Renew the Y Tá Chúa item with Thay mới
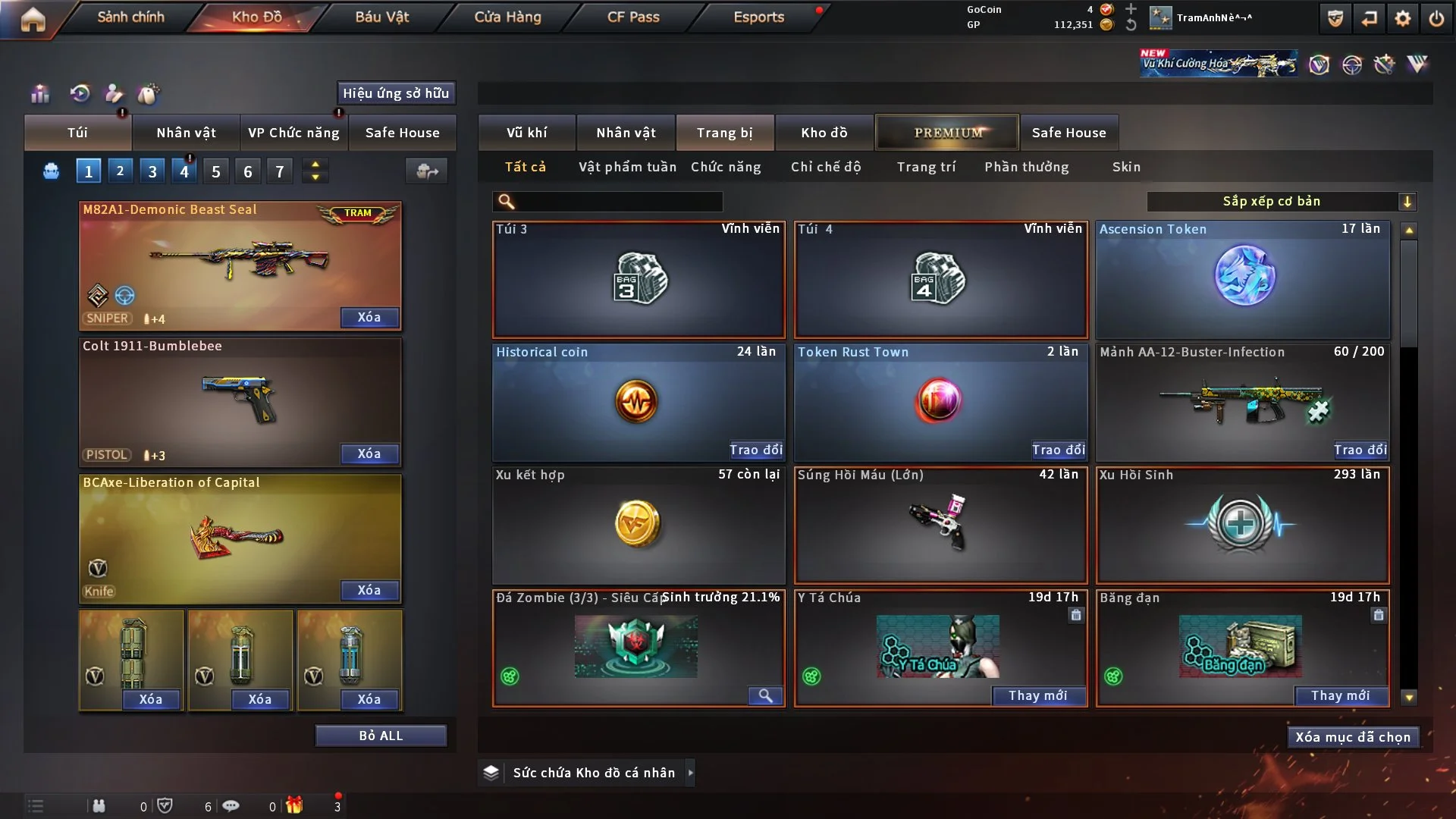Image resolution: width=1456 pixels, height=819 pixels. (x=1037, y=695)
